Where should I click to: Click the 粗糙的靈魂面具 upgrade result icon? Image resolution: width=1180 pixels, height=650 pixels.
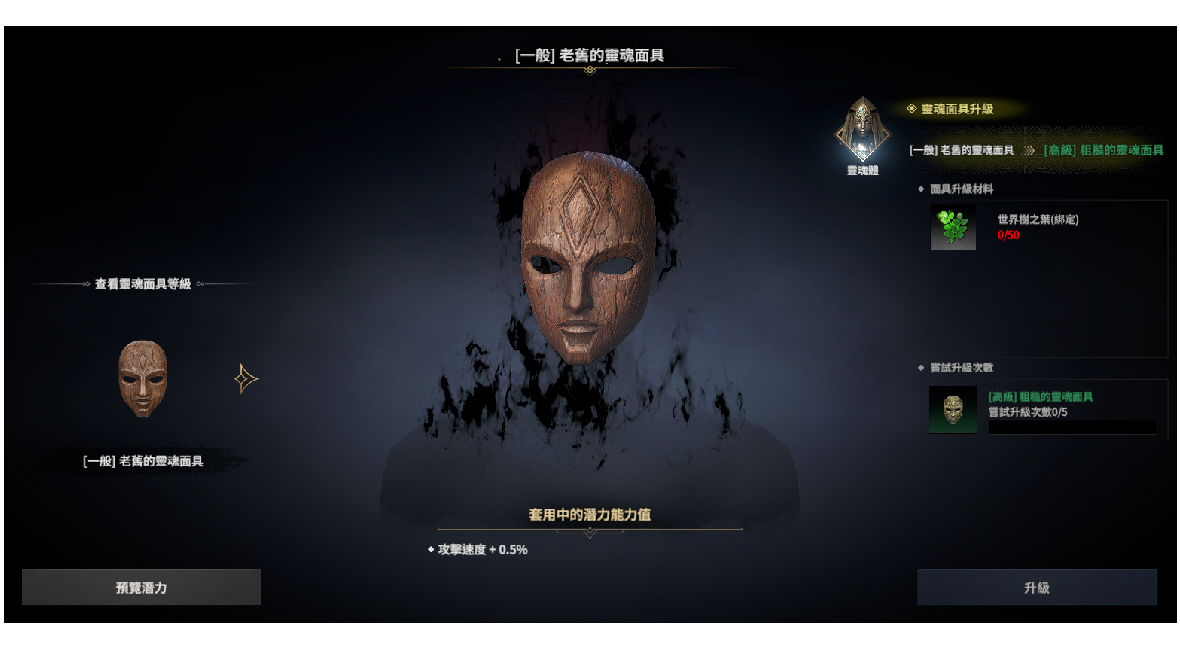pos(953,410)
